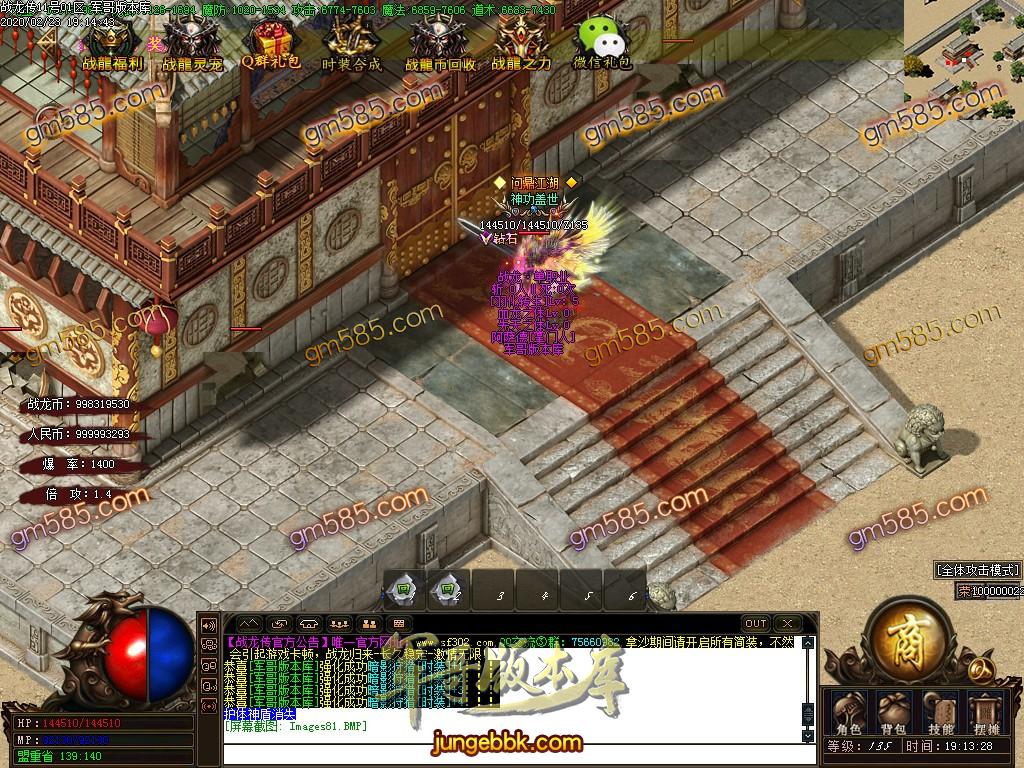Open the 背包 backpack
This screenshot has height=768, width=1024.
(894, 711)
